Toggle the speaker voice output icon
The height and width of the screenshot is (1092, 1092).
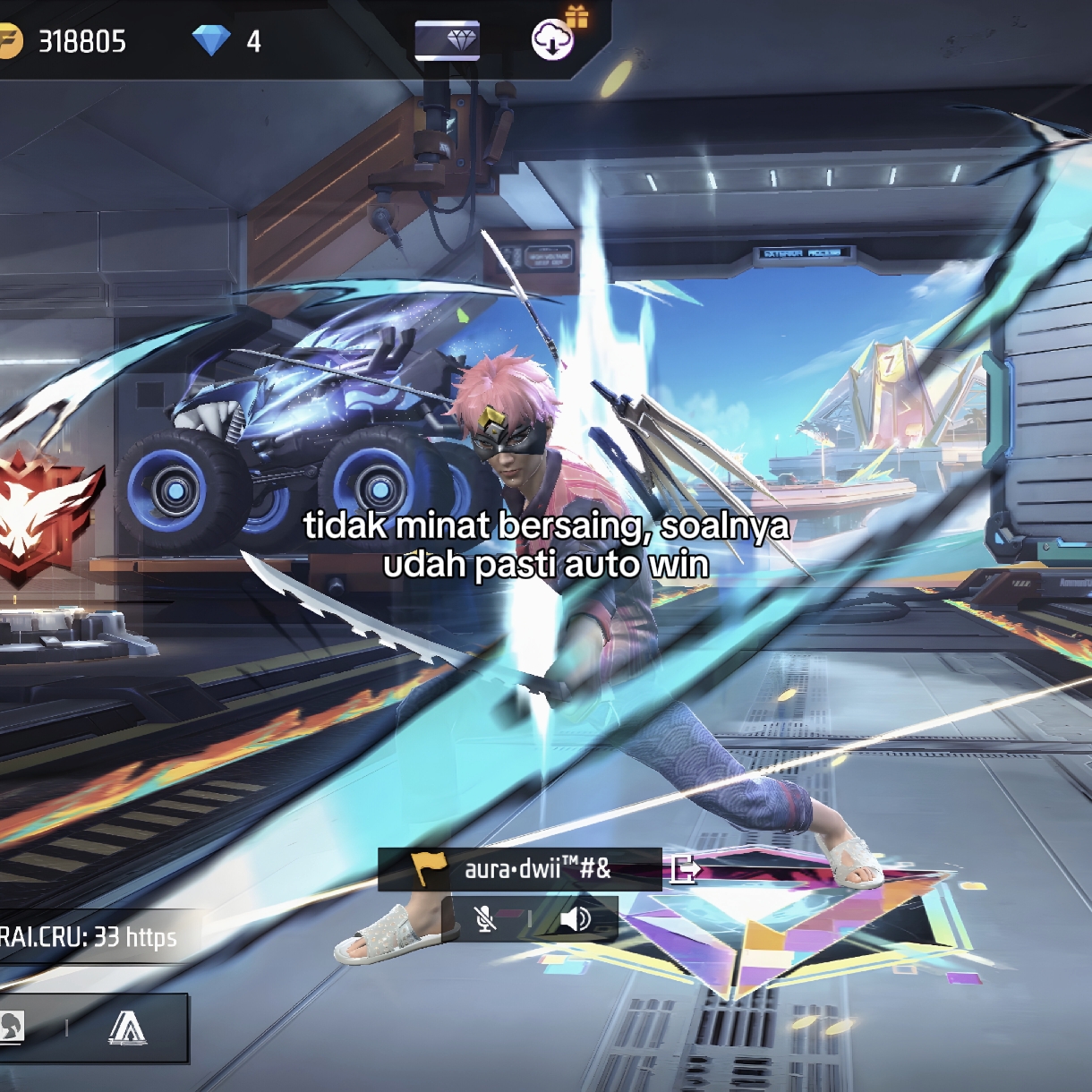[x=576, y=918]
